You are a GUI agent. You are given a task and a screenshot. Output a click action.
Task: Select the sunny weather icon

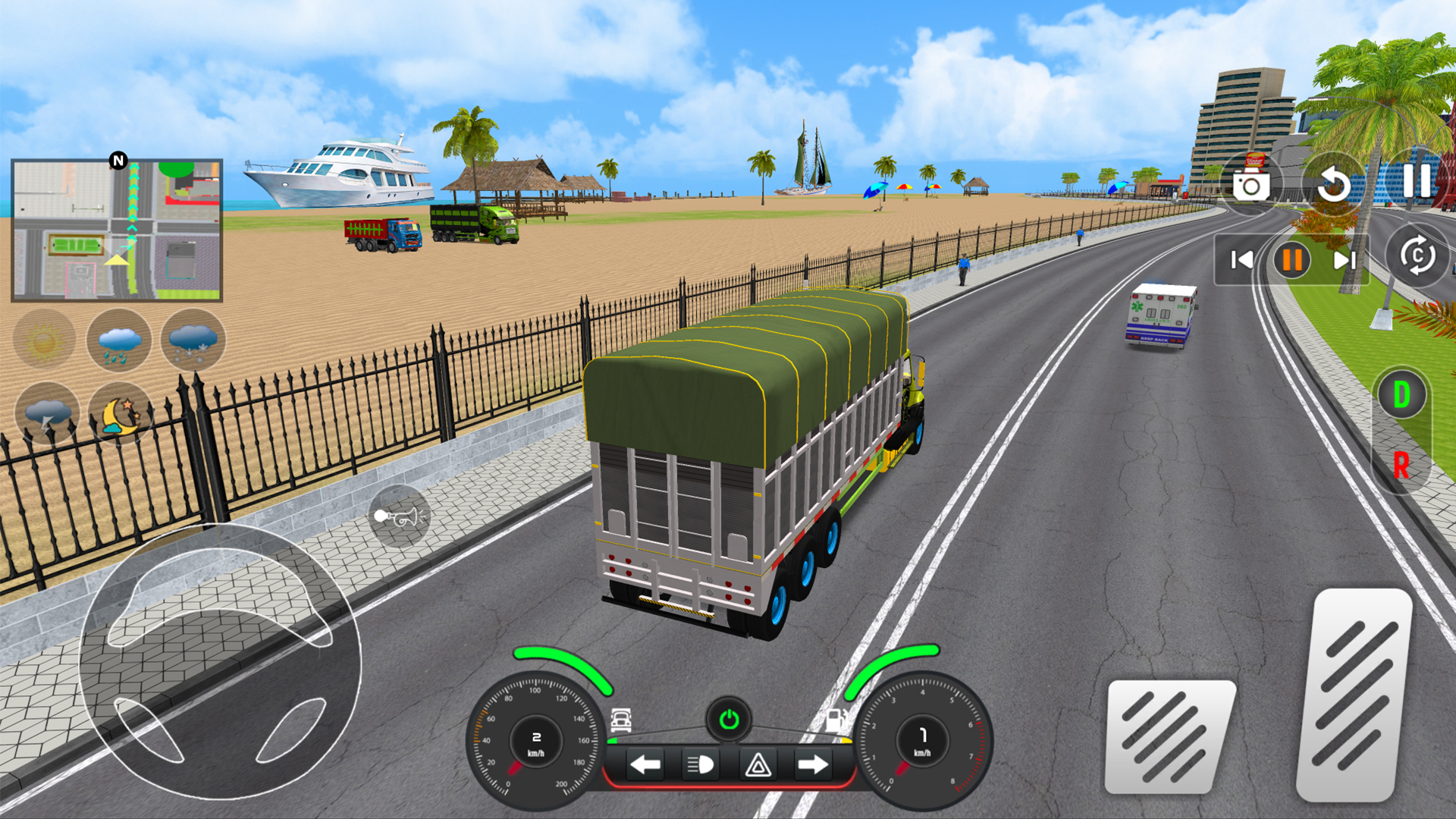43,341
